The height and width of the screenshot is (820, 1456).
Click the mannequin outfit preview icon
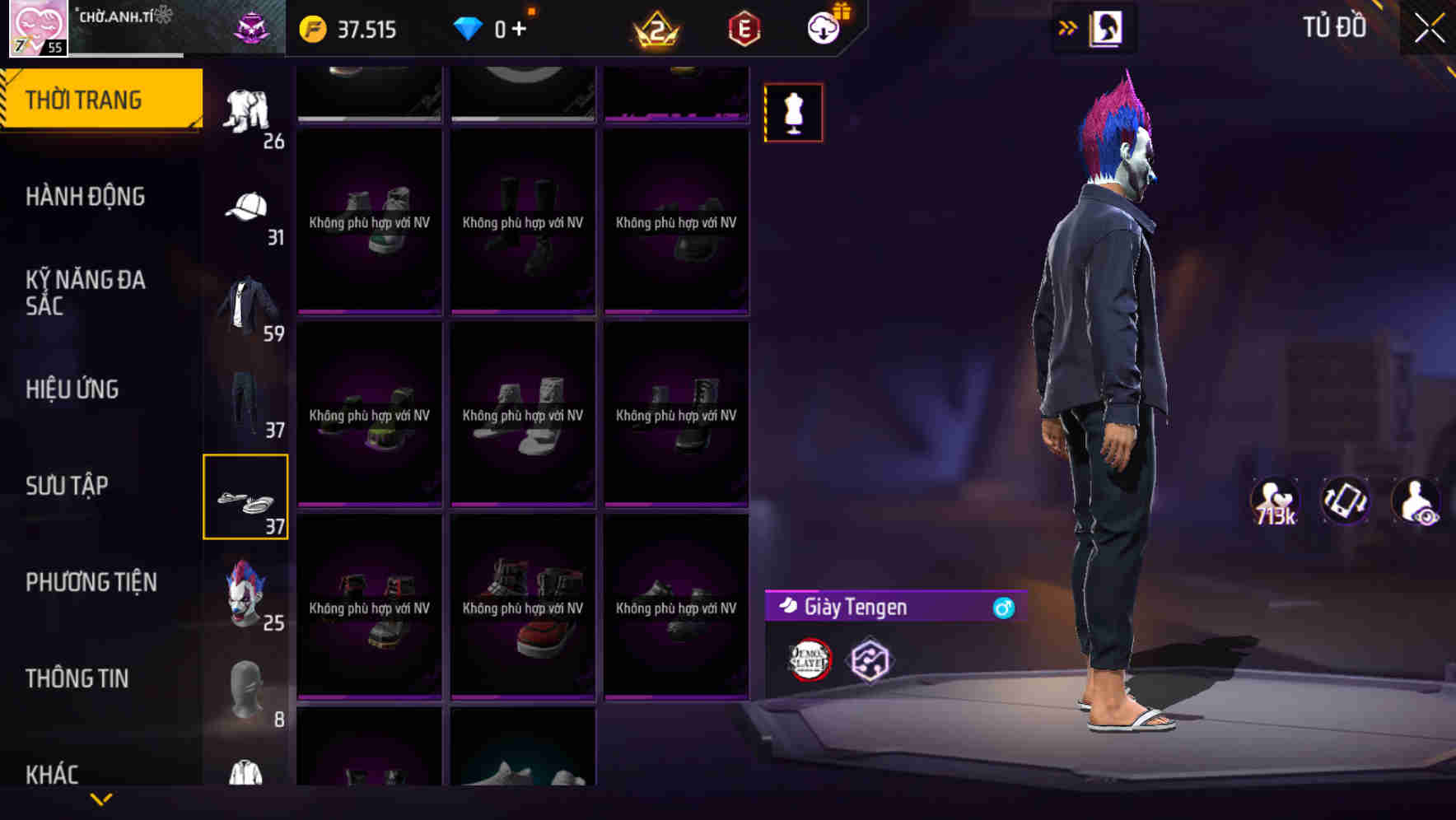click(793, 111)
